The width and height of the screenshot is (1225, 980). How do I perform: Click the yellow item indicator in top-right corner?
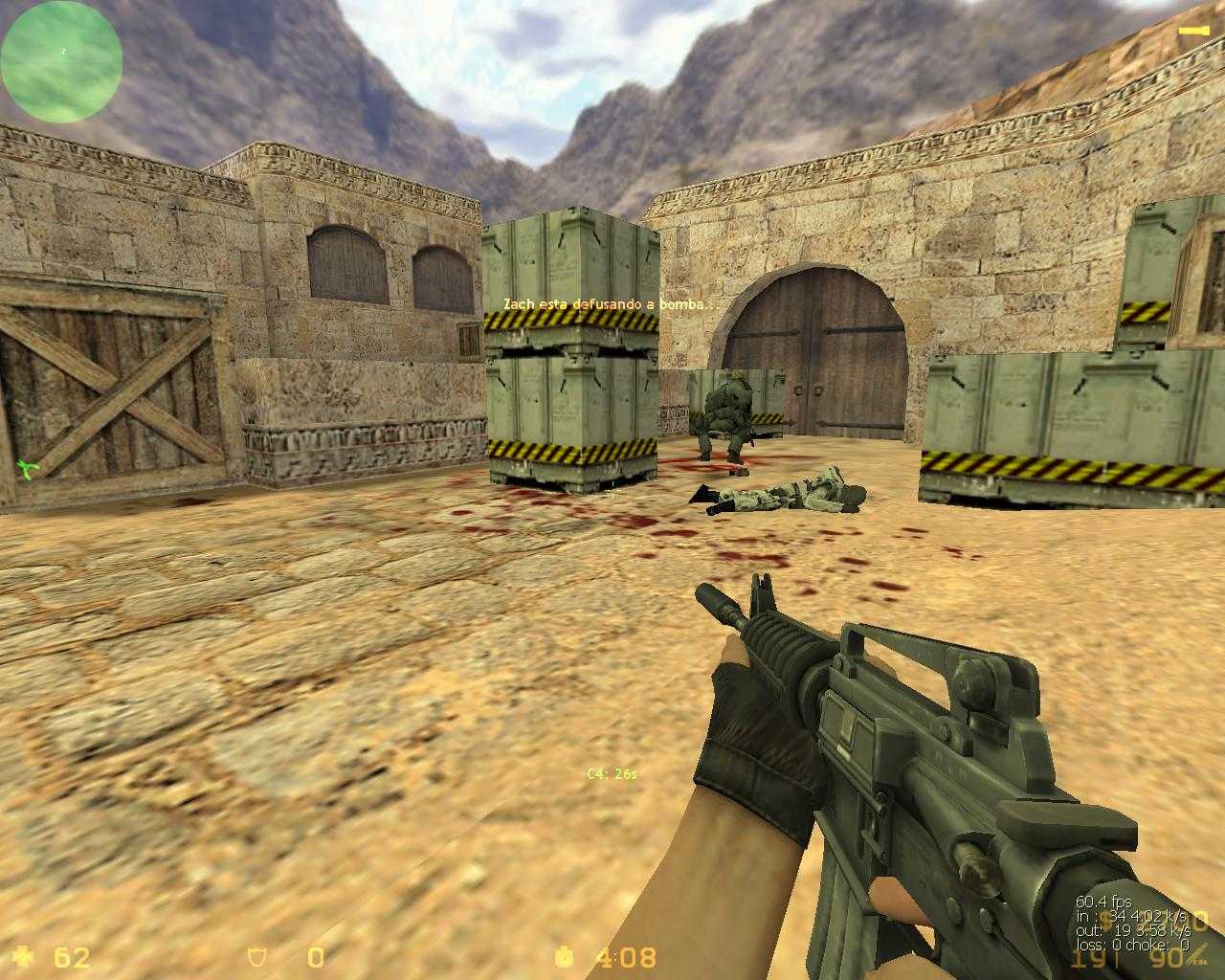tap(1193, 32)
